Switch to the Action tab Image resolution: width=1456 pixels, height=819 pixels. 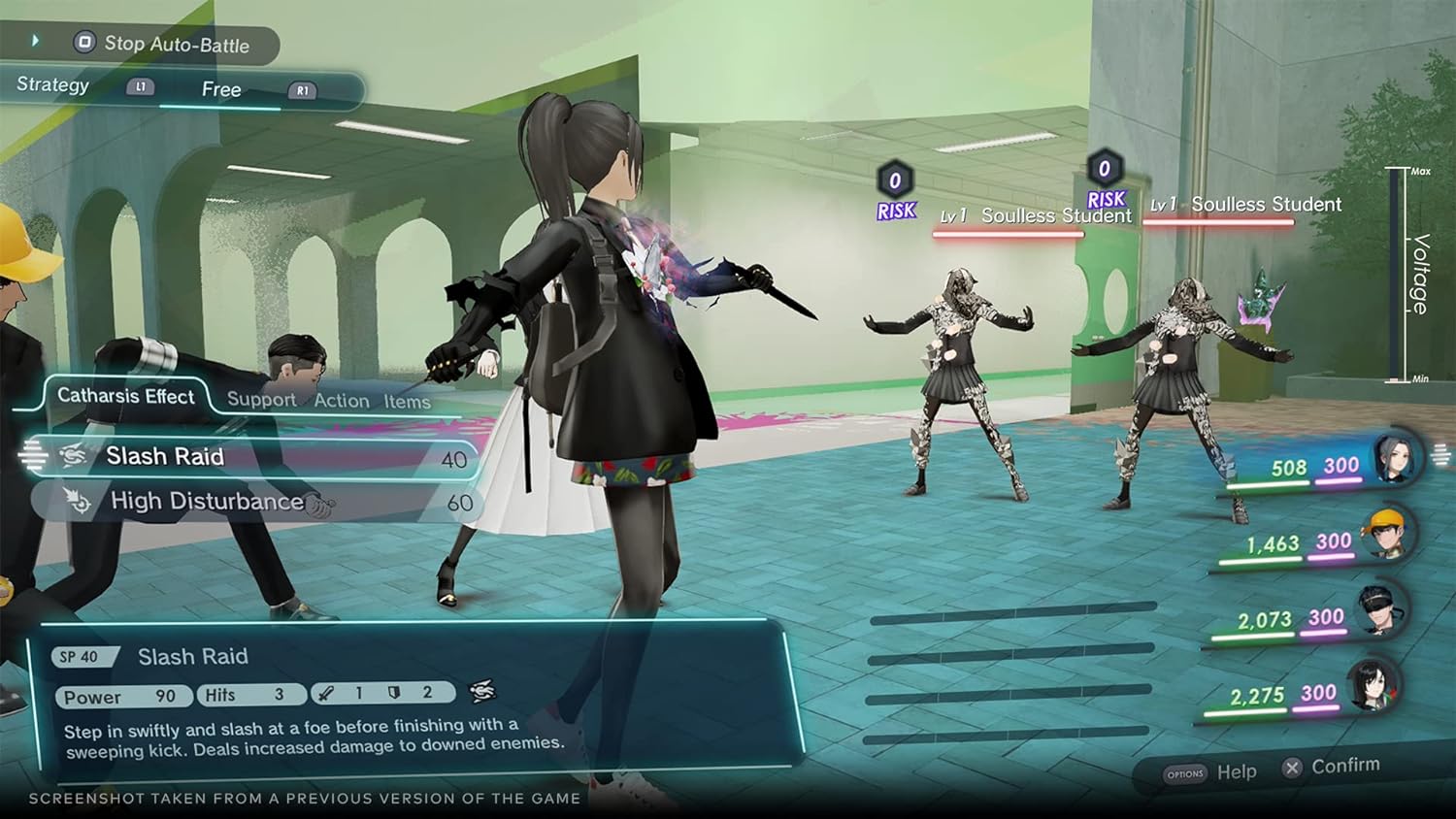340,400
